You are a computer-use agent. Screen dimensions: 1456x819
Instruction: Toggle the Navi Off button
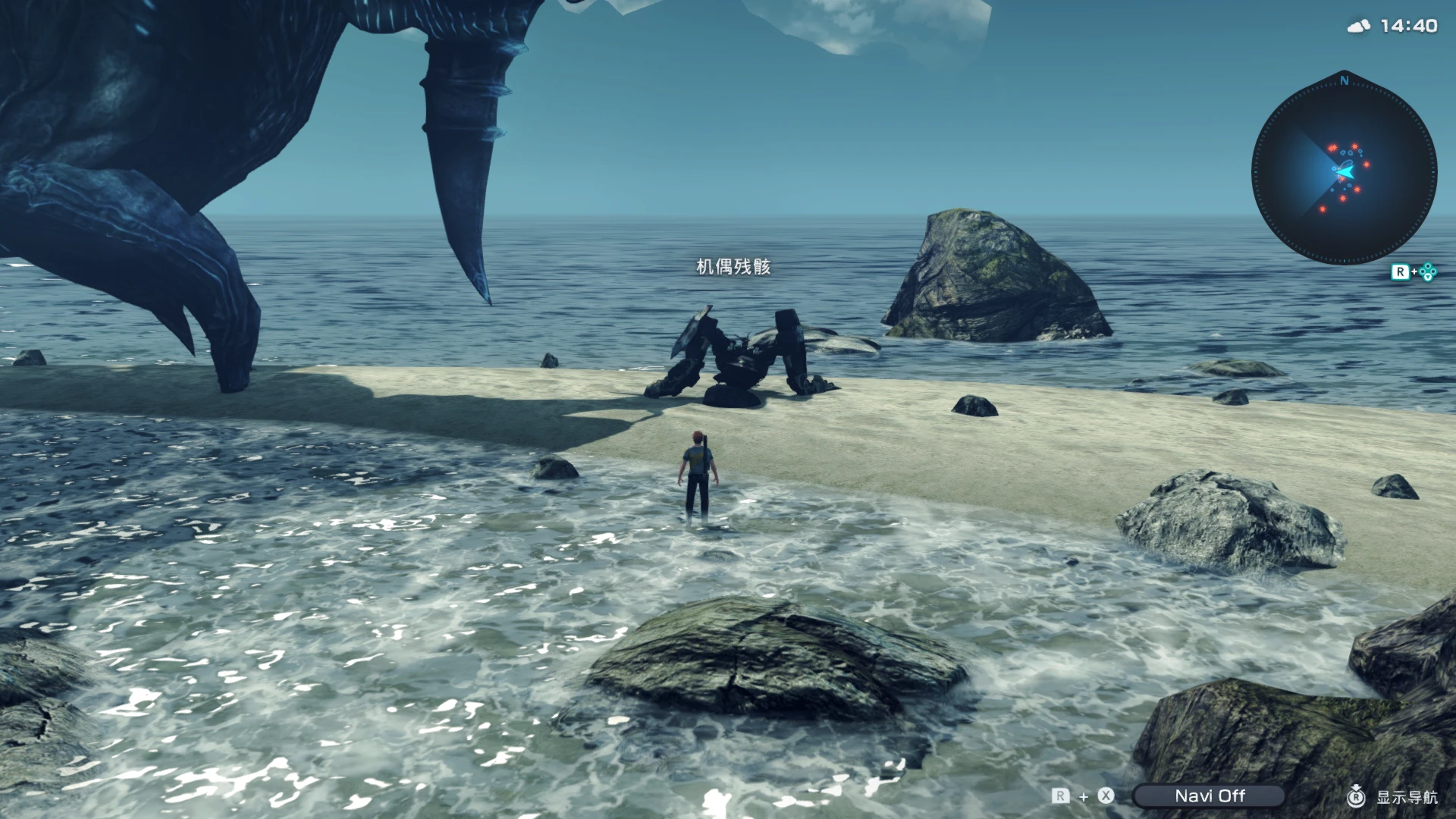click(1209, 795)
